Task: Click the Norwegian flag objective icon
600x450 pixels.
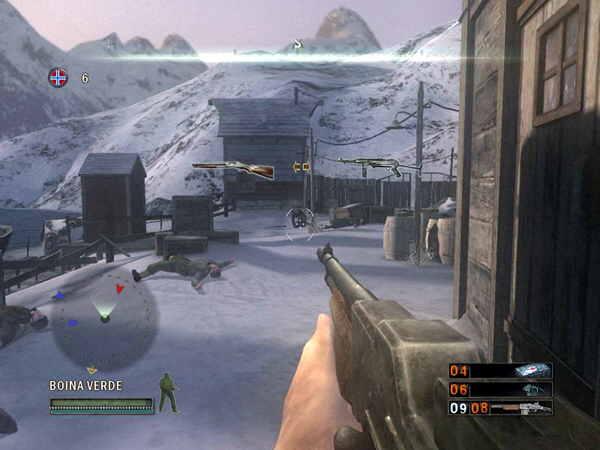Action: 58,76
